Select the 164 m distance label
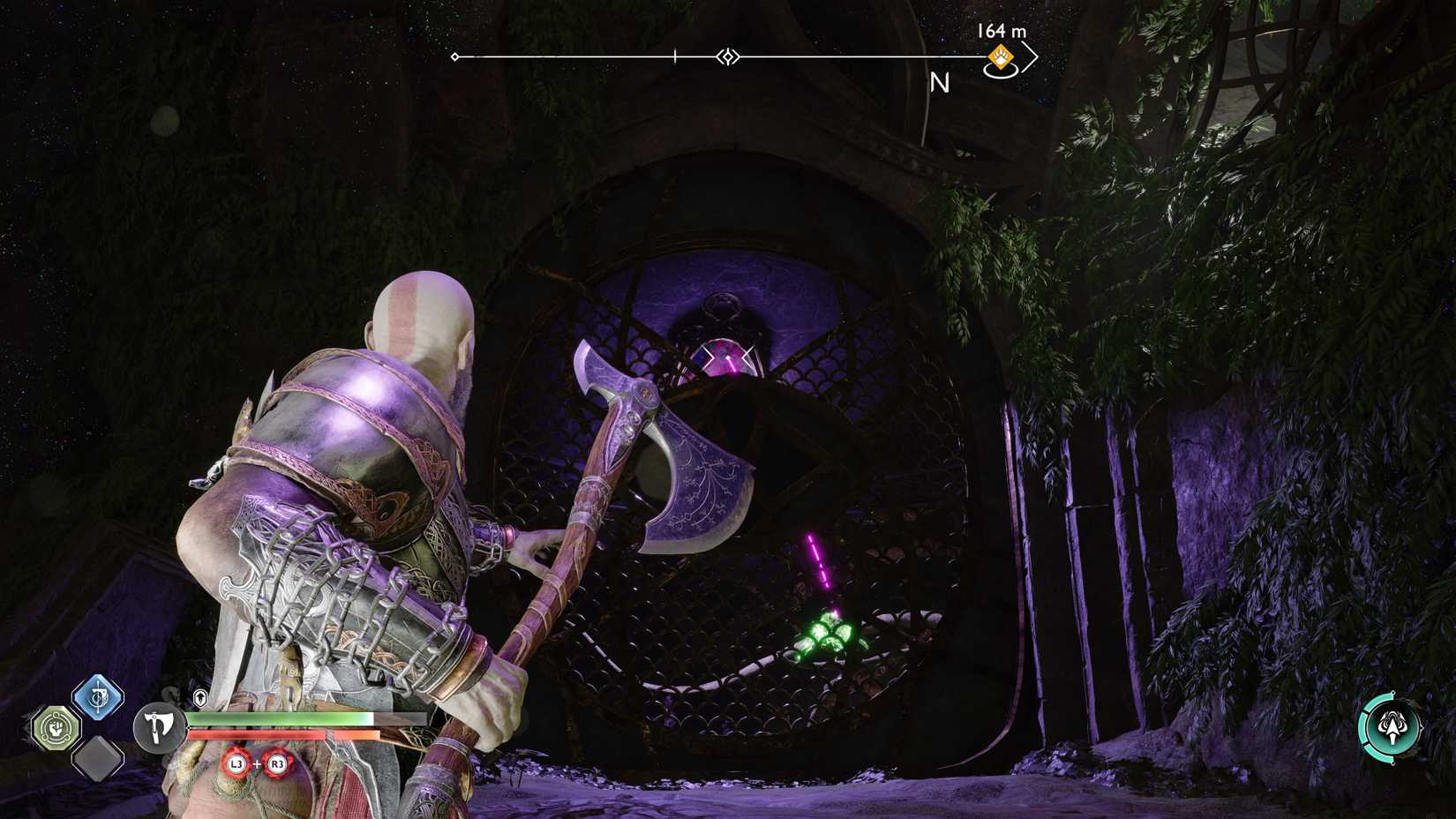 point(1001,31)
